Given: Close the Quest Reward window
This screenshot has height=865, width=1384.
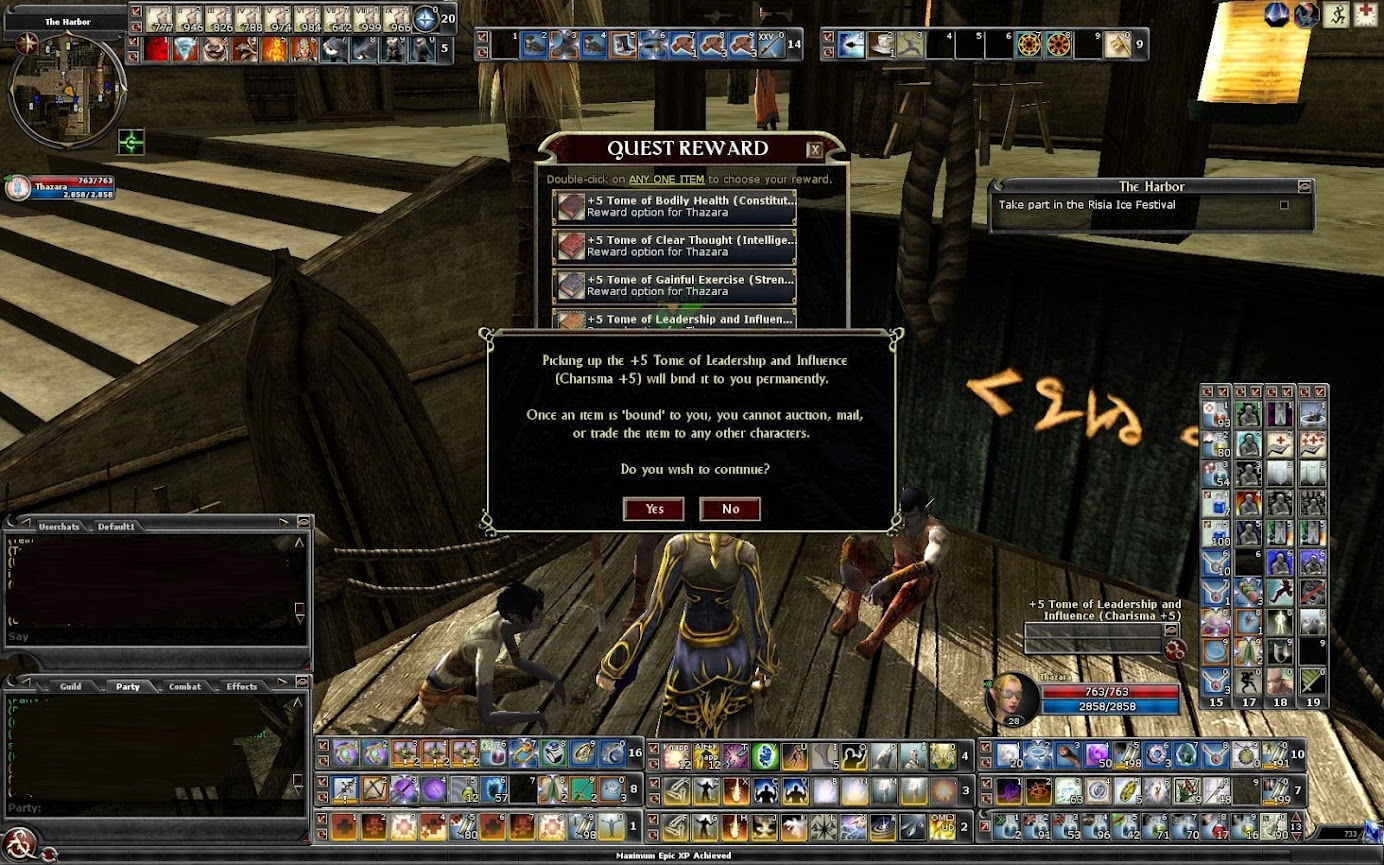Looking at the screenshot, I should [x=814, y=150].
